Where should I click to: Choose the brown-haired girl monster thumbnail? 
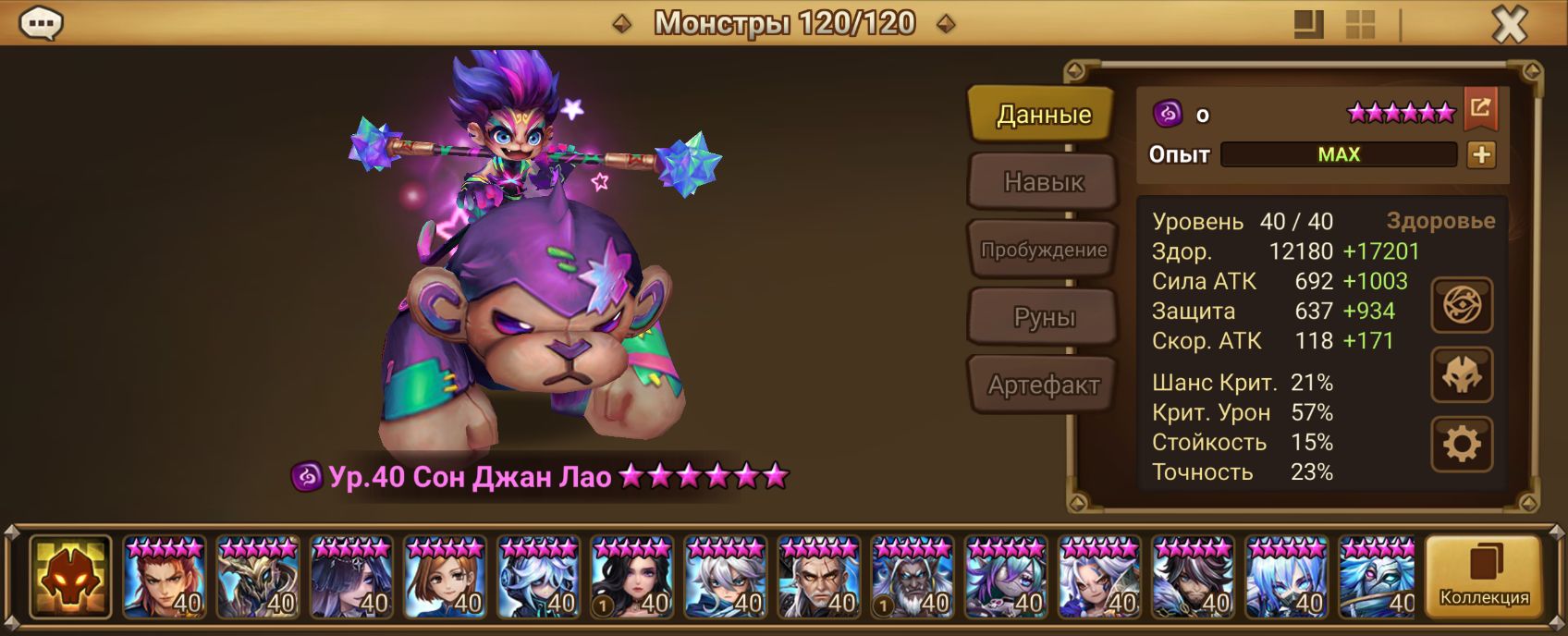tap(444, 577)
